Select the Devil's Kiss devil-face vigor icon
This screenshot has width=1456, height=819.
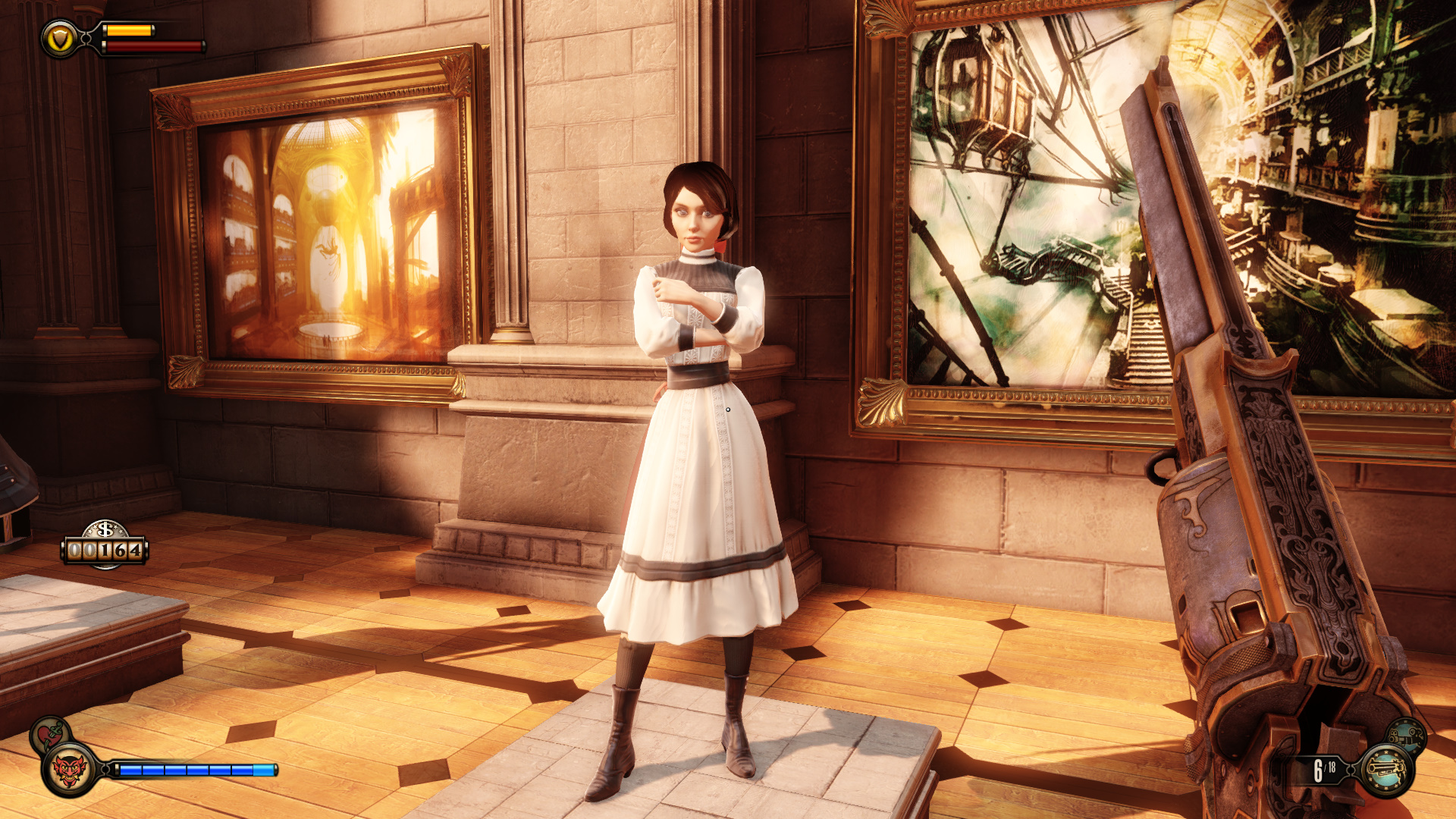pos(69,770)
